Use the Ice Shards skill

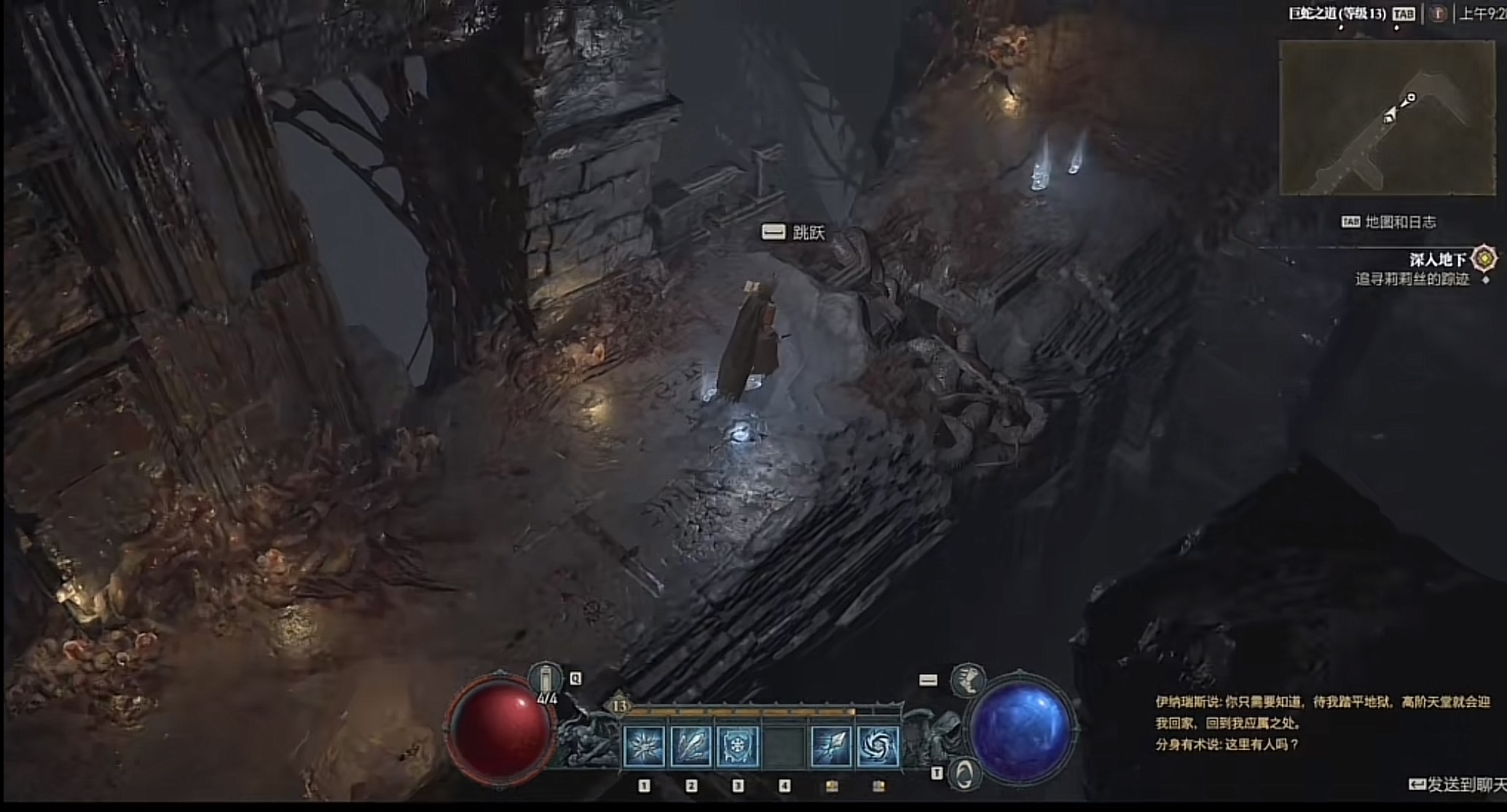tap(690, 746)
